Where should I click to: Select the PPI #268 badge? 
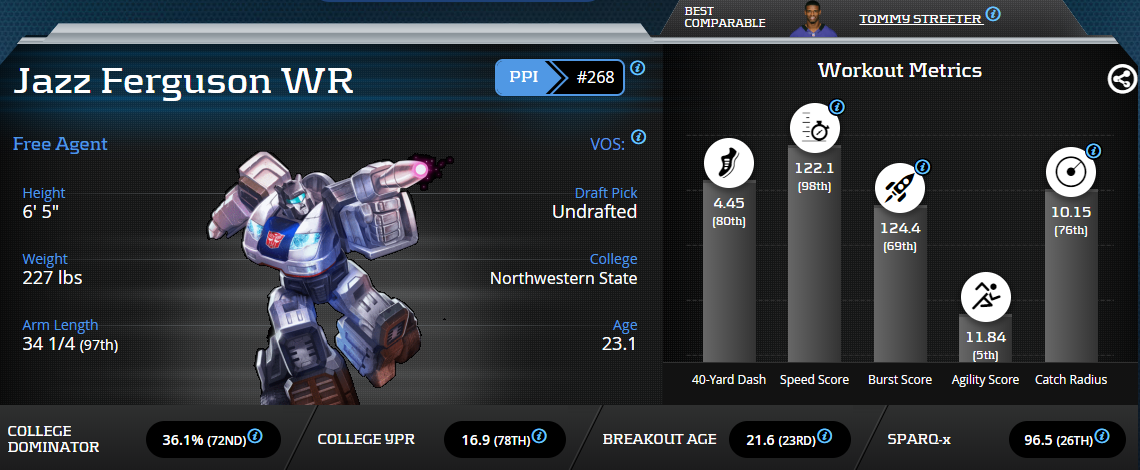click(560, 77)
